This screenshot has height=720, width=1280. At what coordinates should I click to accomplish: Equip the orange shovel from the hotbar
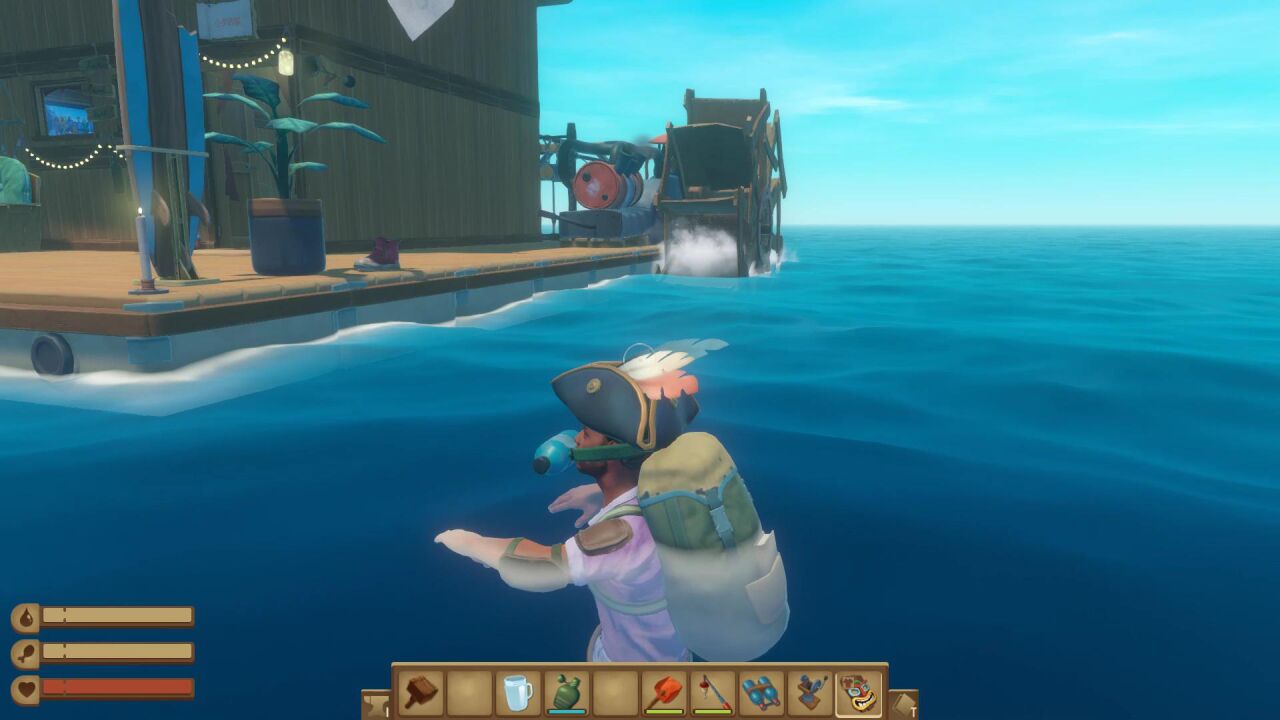663,692
